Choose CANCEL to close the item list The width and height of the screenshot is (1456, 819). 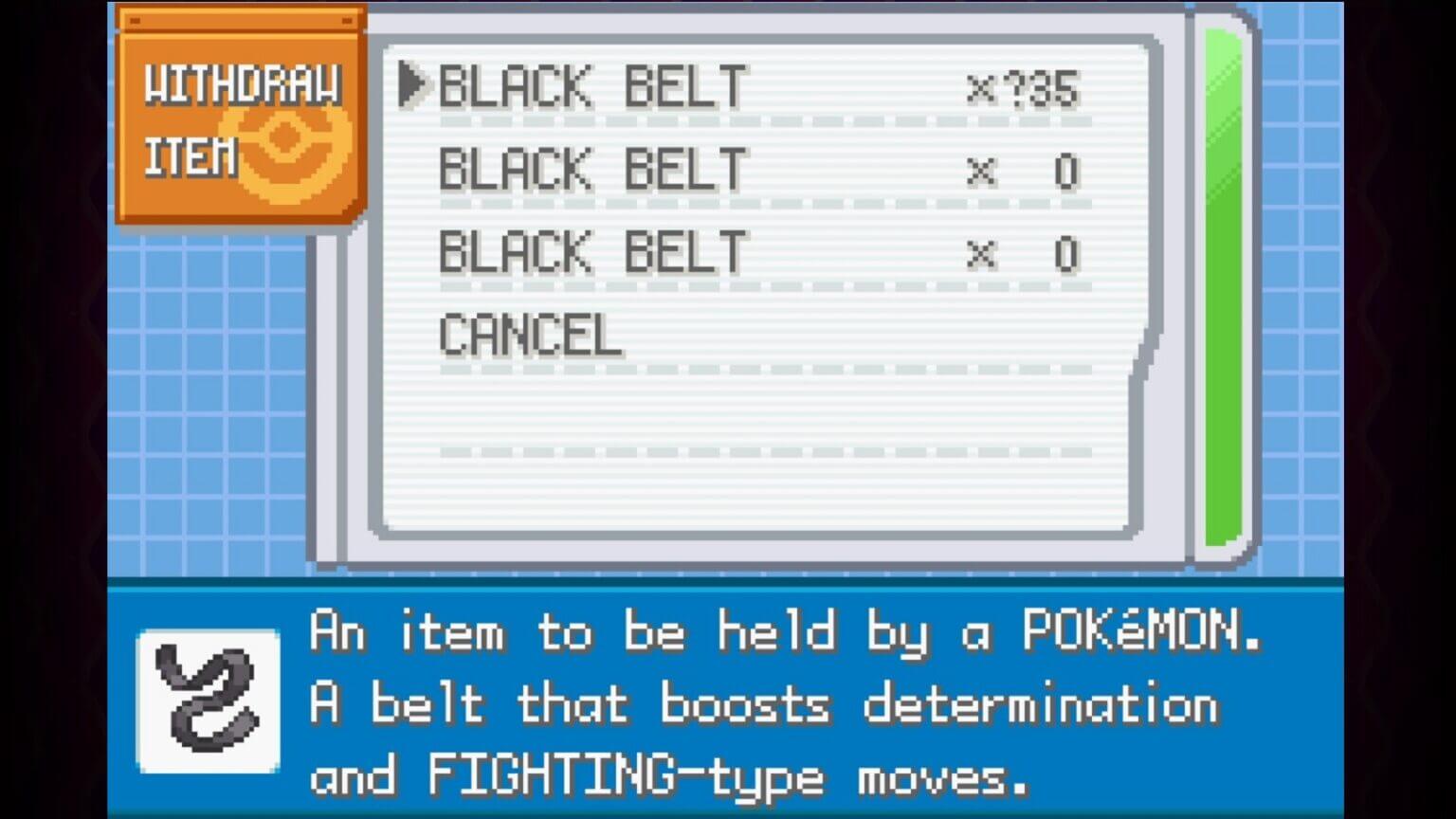[x=529, y=335]
